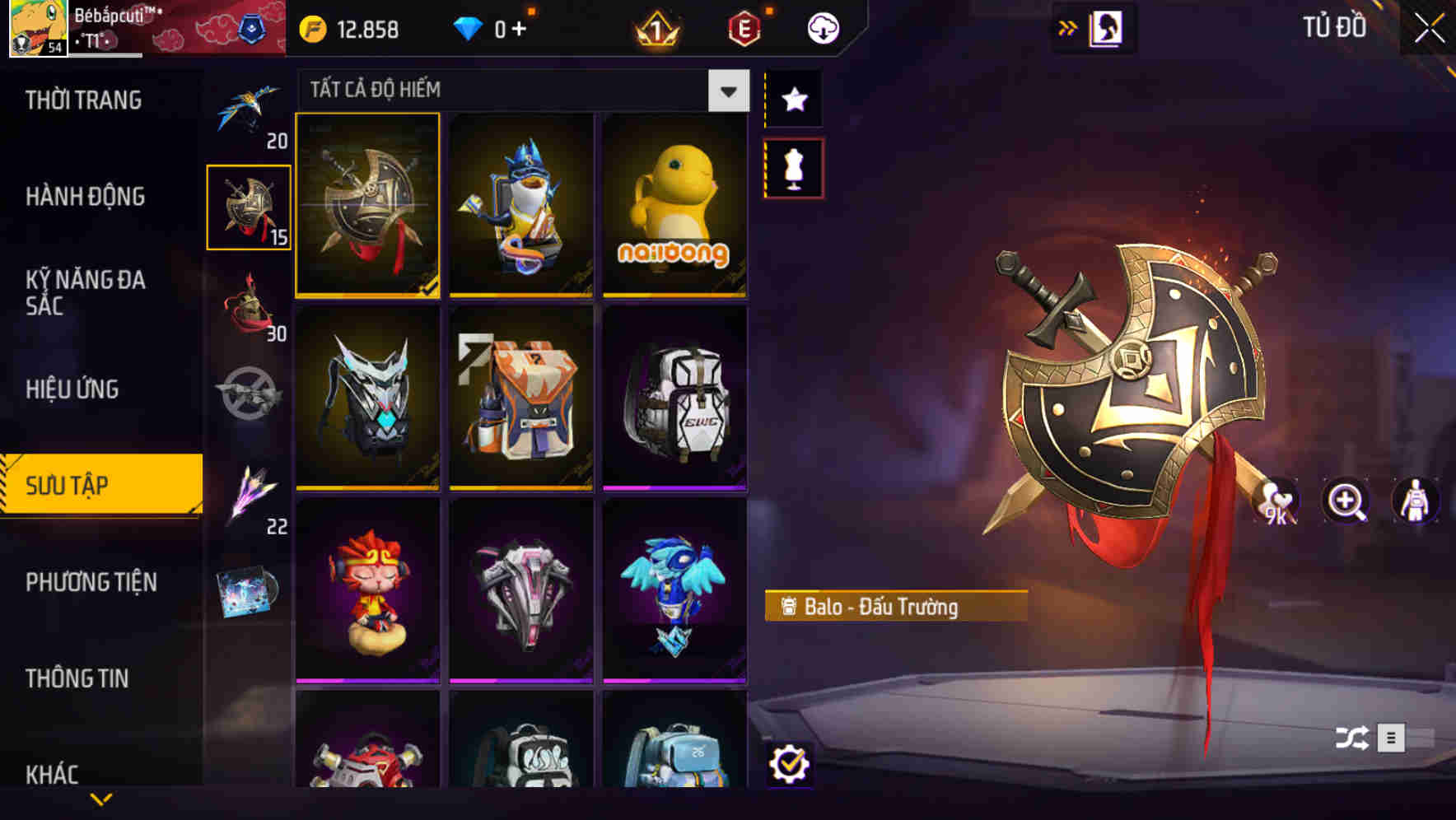Image resolution: width=1456 pixels, height=820 pixels.
Task: Click the gold checkmark badge icon at bottom left
Action: [791, 766]
